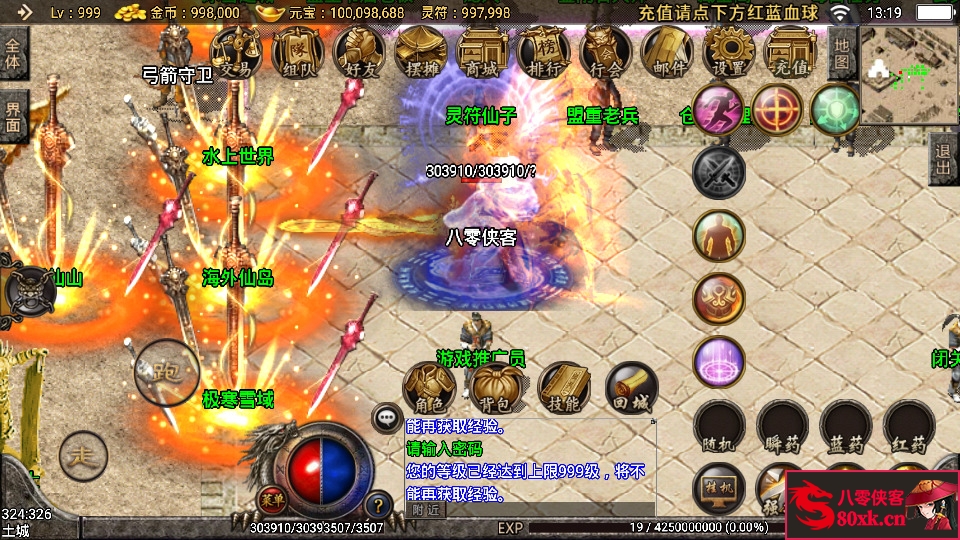
Task: Open the chat speech bubble button
Action: tap(386, 418)
